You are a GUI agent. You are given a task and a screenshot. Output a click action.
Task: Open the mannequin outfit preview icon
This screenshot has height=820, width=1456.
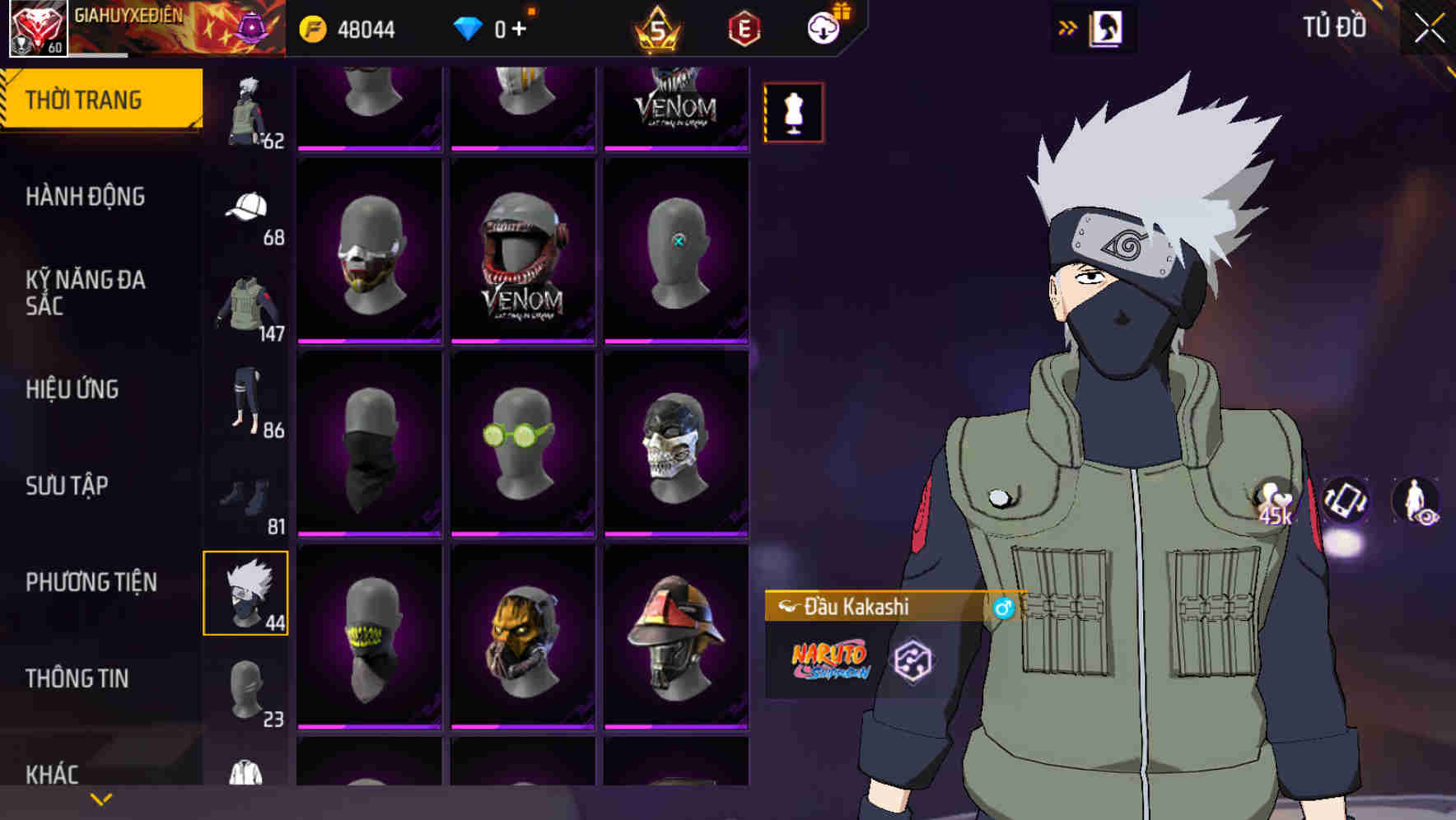tap(793, 112)
